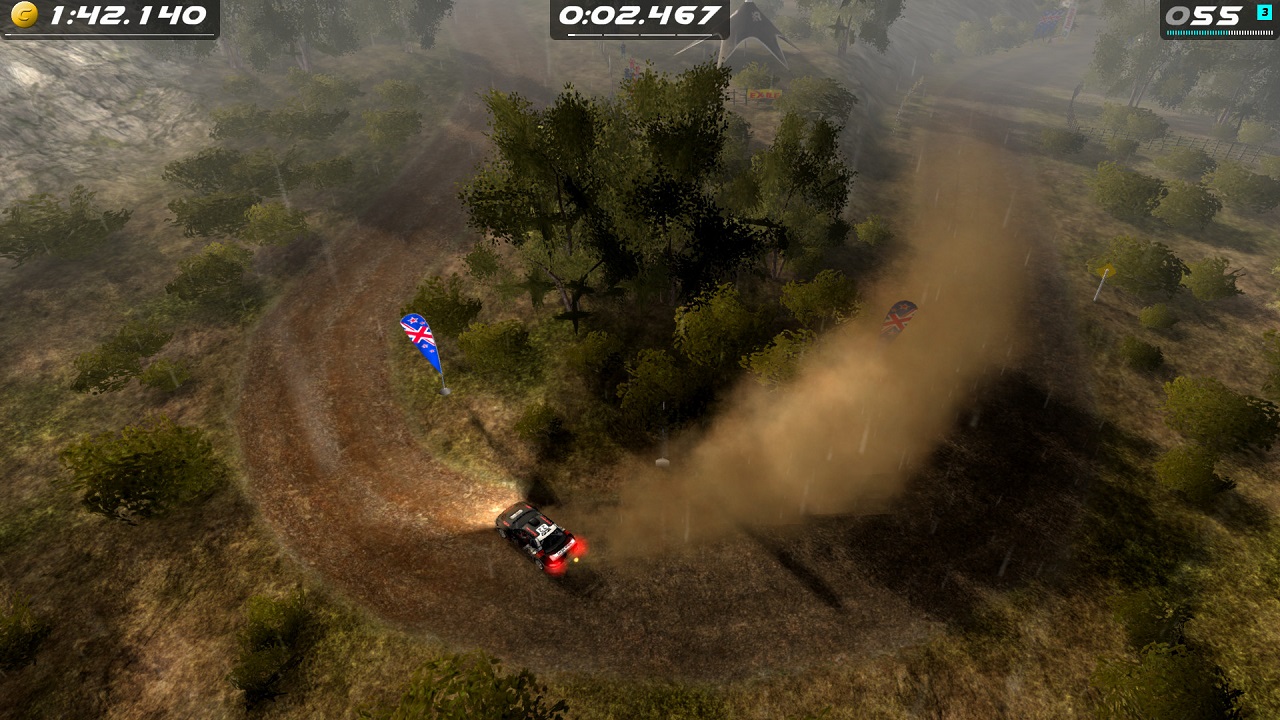Viewport: 1280px width, 720px height.
Task: Click the New Zealand flag banner
Action: point(416,335)
